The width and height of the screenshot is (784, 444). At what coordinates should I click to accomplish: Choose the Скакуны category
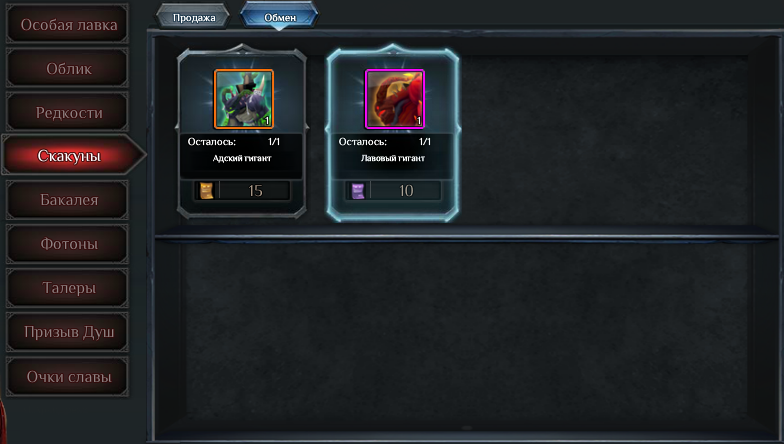click(x=68, y=156)
